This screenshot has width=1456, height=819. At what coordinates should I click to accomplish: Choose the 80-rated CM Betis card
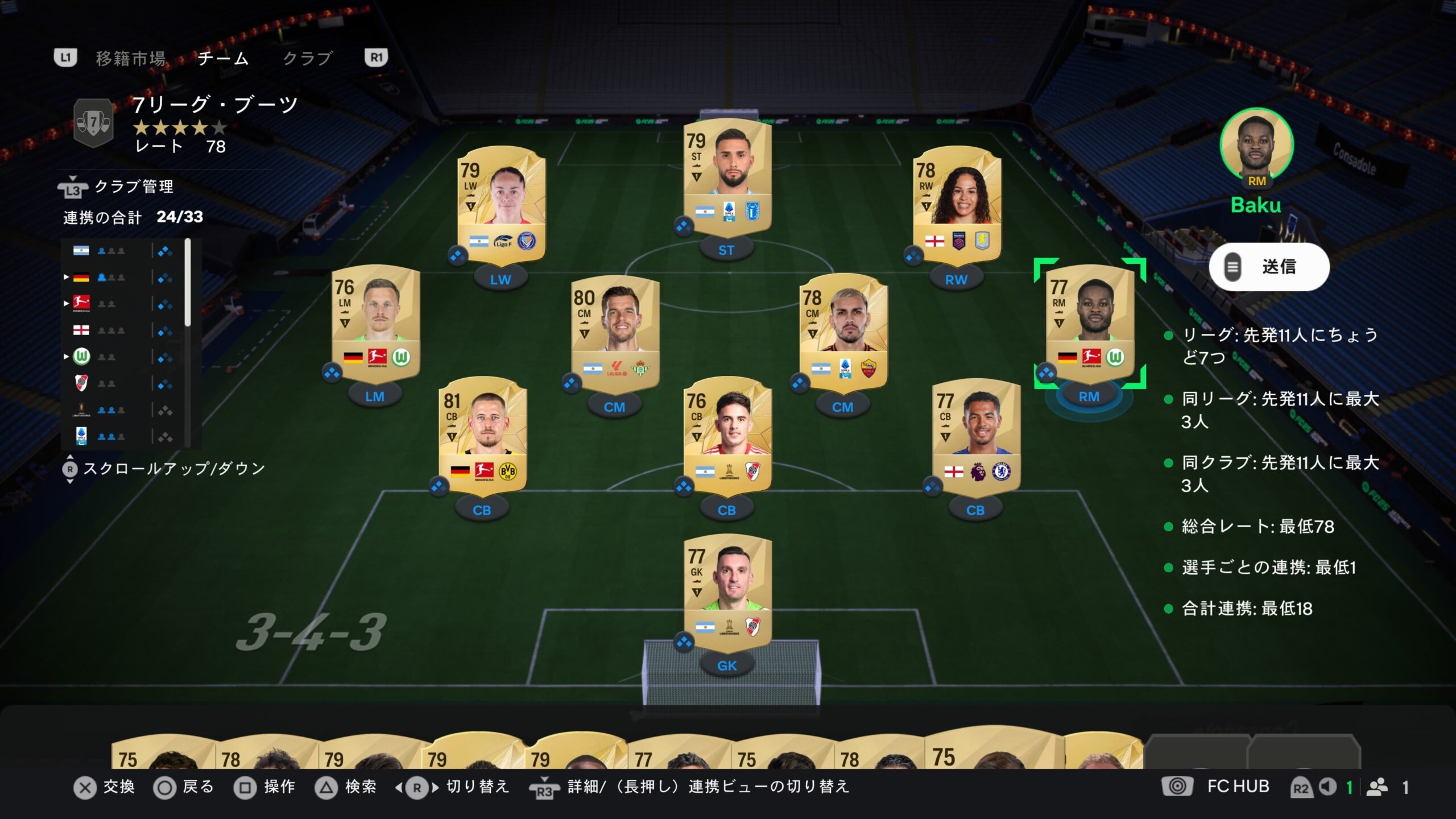tap(615, 333)
